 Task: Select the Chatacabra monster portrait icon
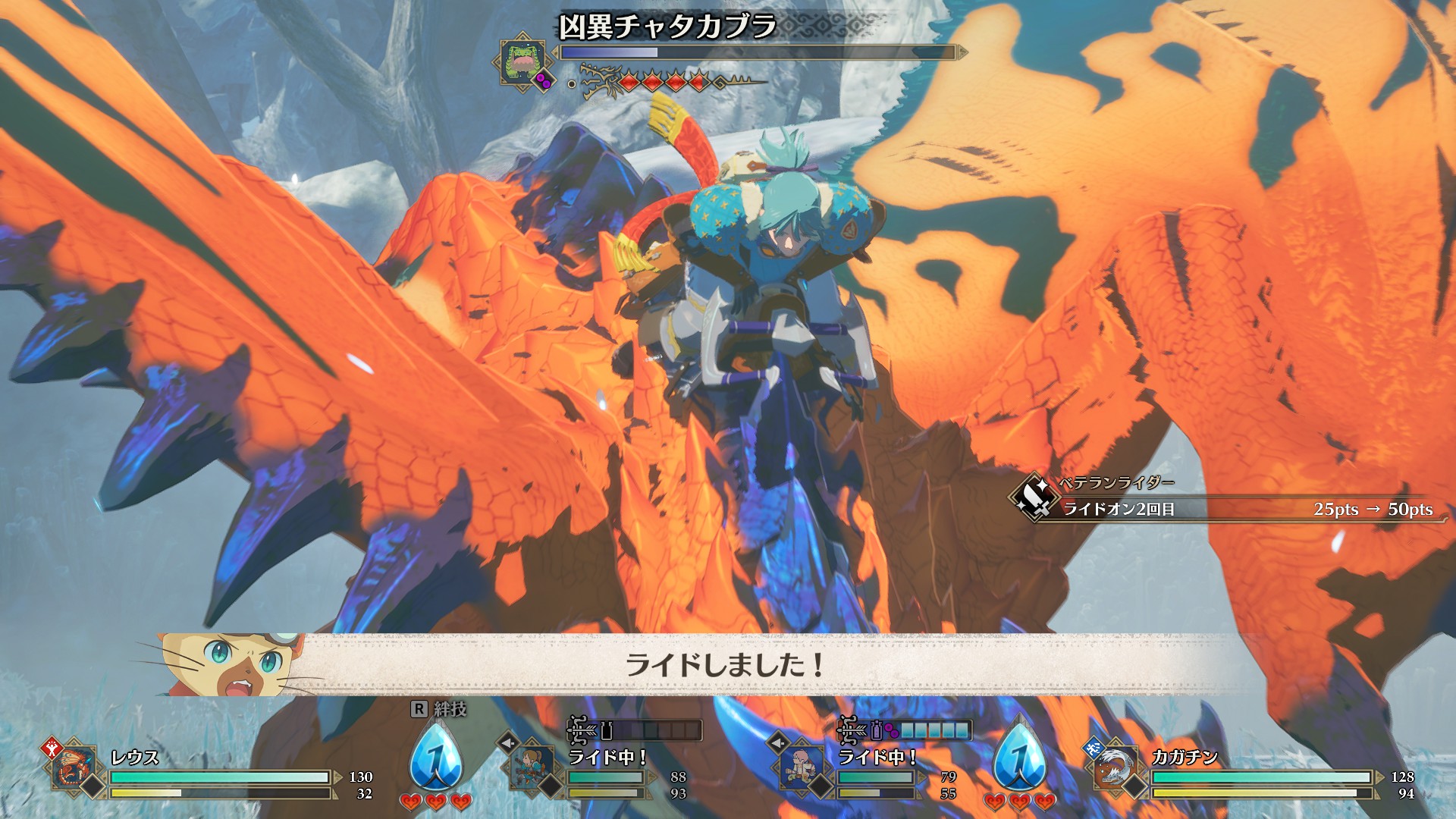520,59
